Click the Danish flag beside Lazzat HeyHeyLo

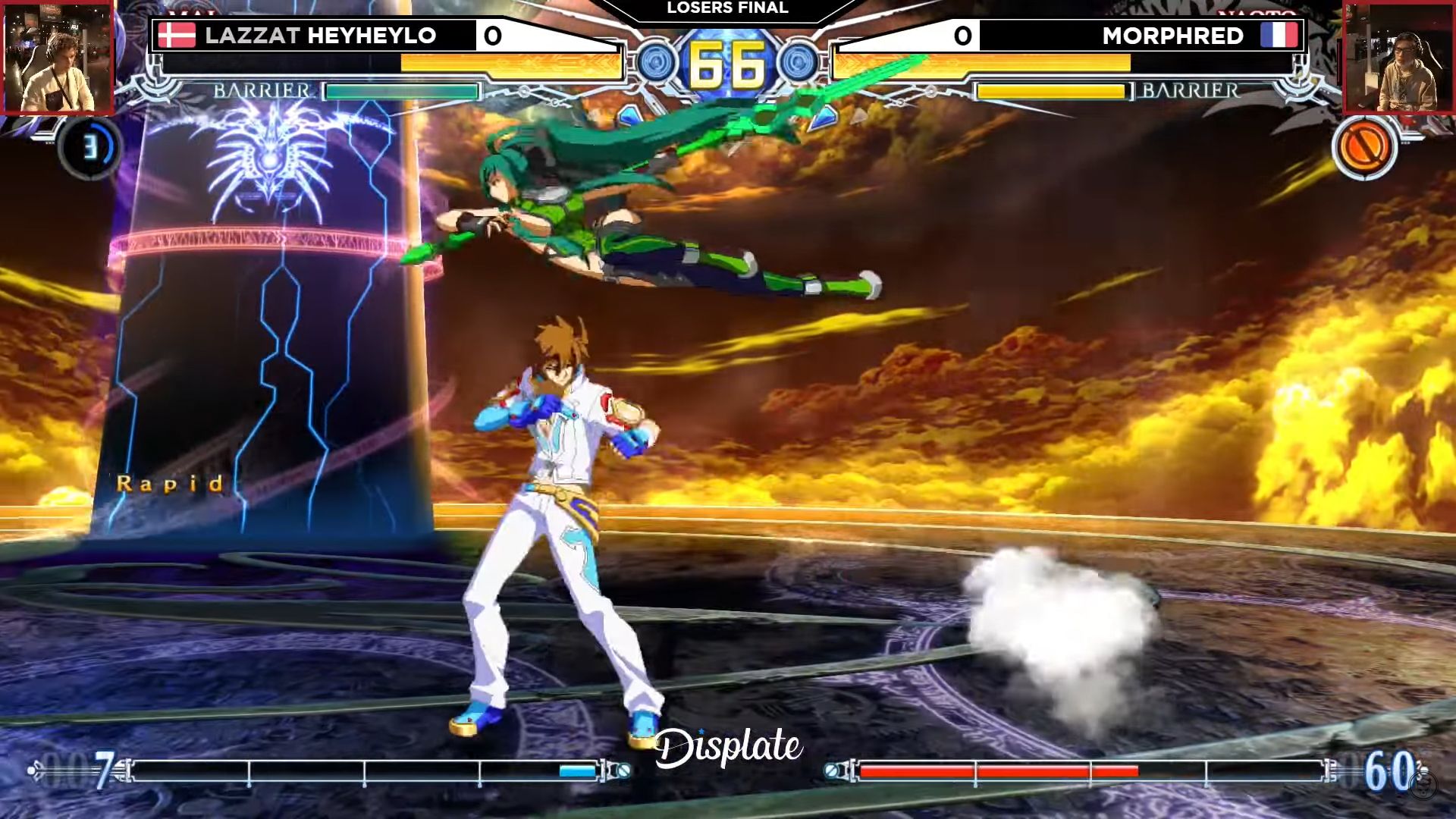(177, 36)
